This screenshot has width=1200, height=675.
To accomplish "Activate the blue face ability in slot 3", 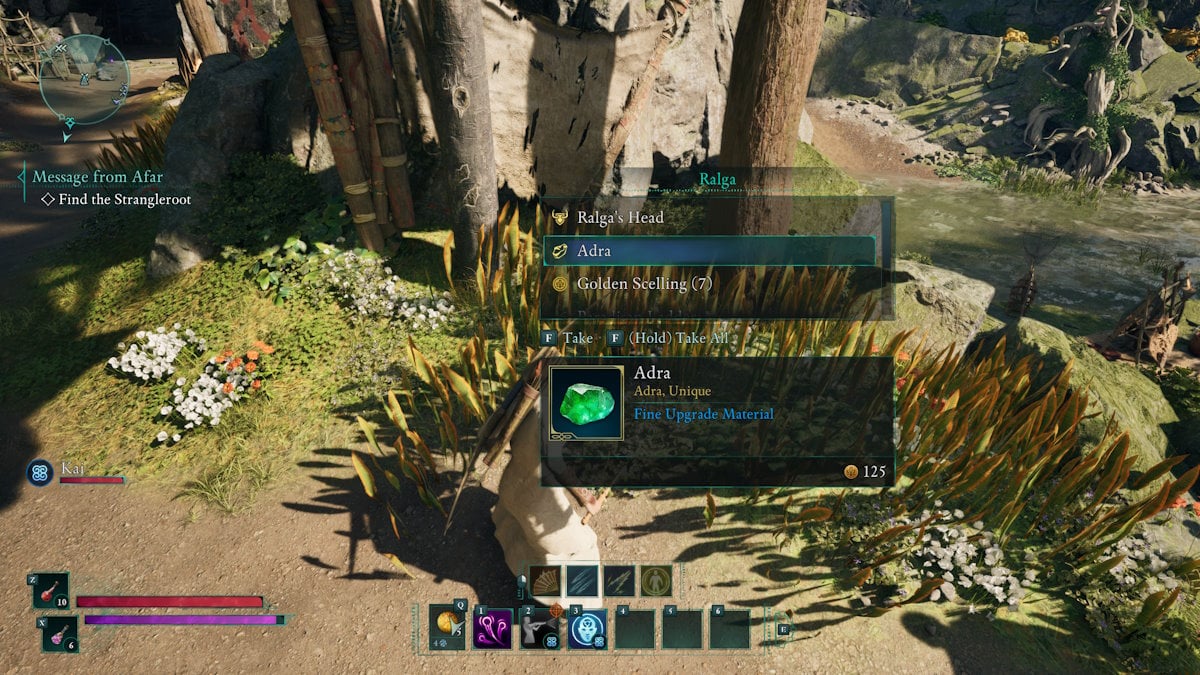I will 587,629.
